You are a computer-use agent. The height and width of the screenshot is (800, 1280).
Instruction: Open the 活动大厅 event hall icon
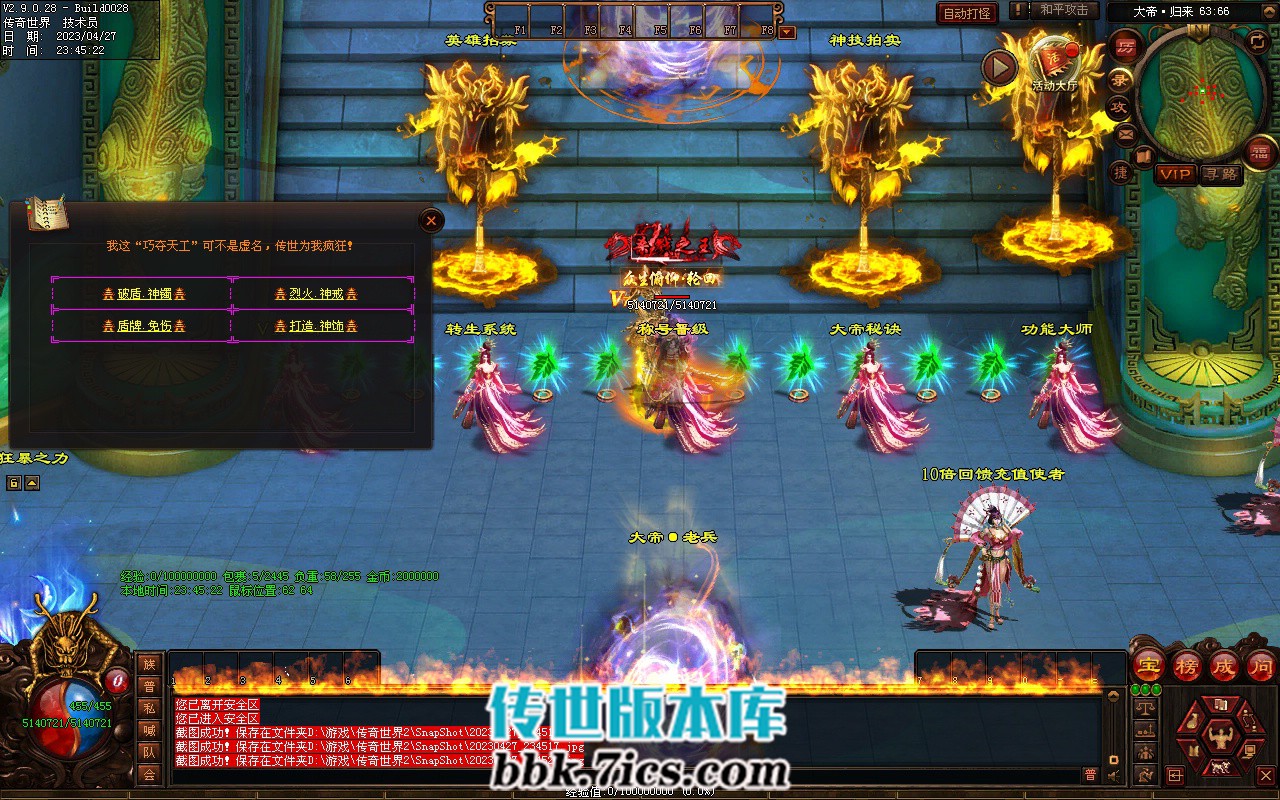(x=1054, y=62)
